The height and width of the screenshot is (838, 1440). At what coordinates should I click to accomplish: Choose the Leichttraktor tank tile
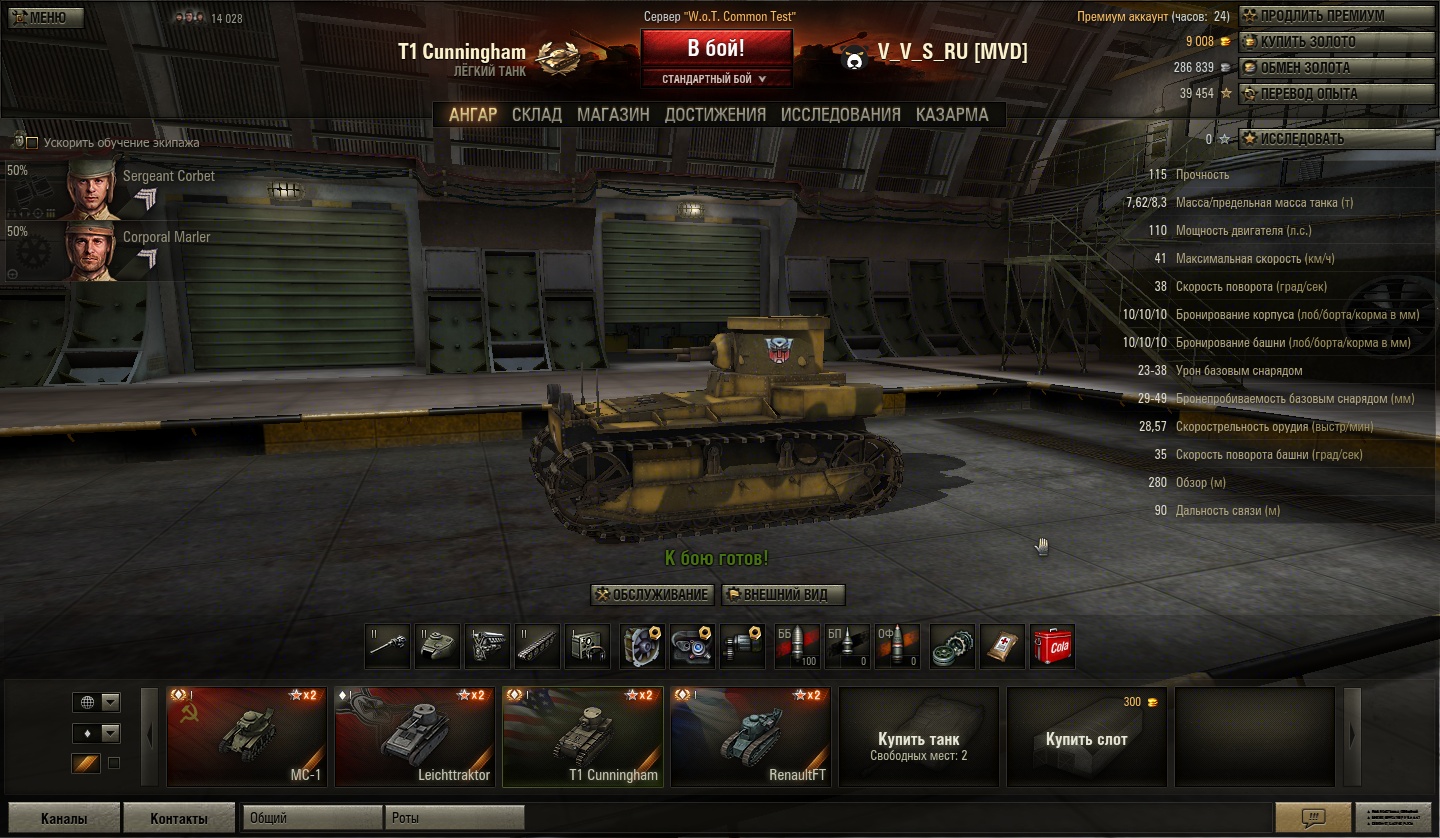click(x=414, y=736)
